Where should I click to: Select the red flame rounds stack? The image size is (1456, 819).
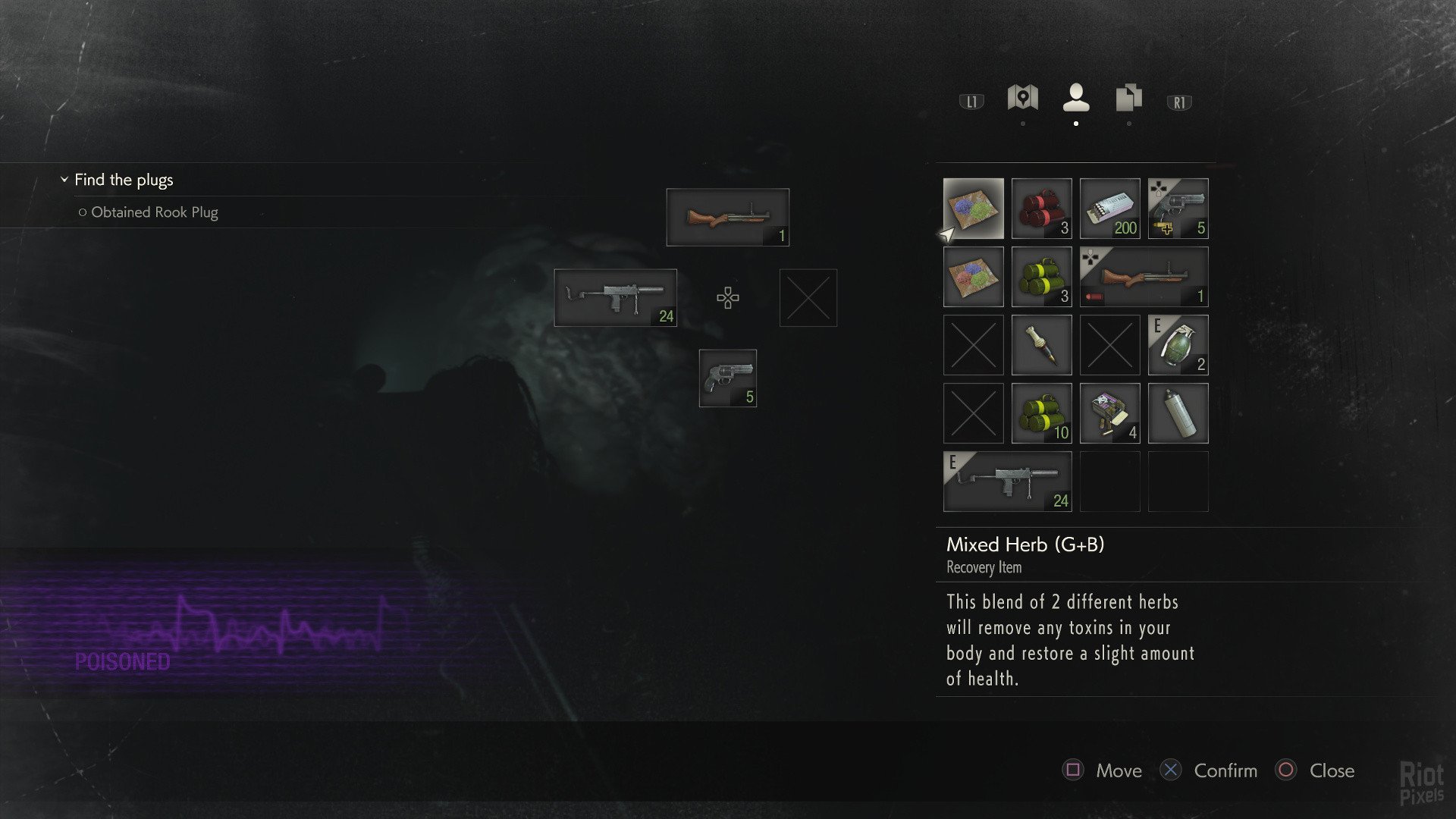pyautogui.click(x=1041, y=209)
